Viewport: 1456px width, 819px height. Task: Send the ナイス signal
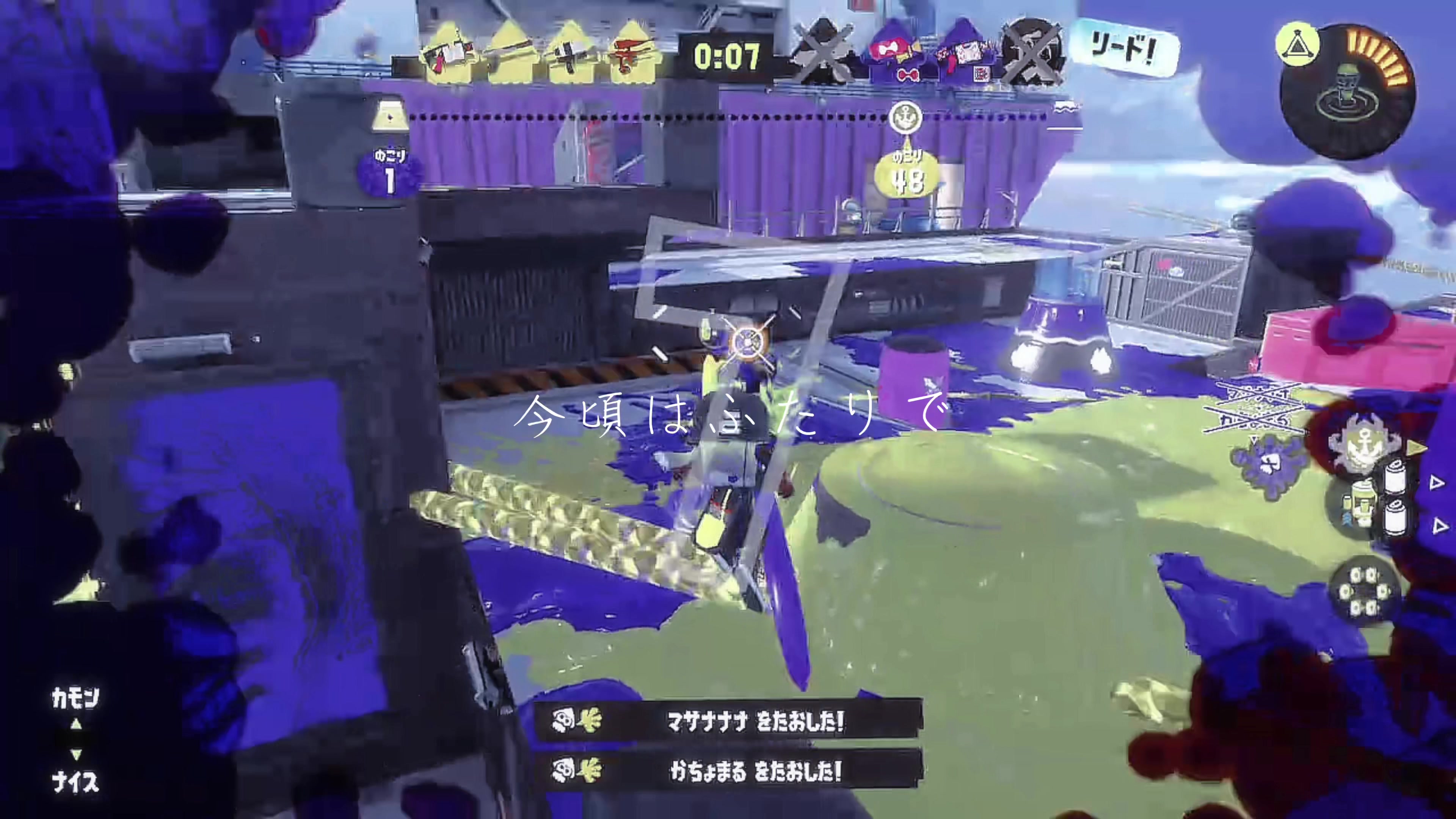75,782
